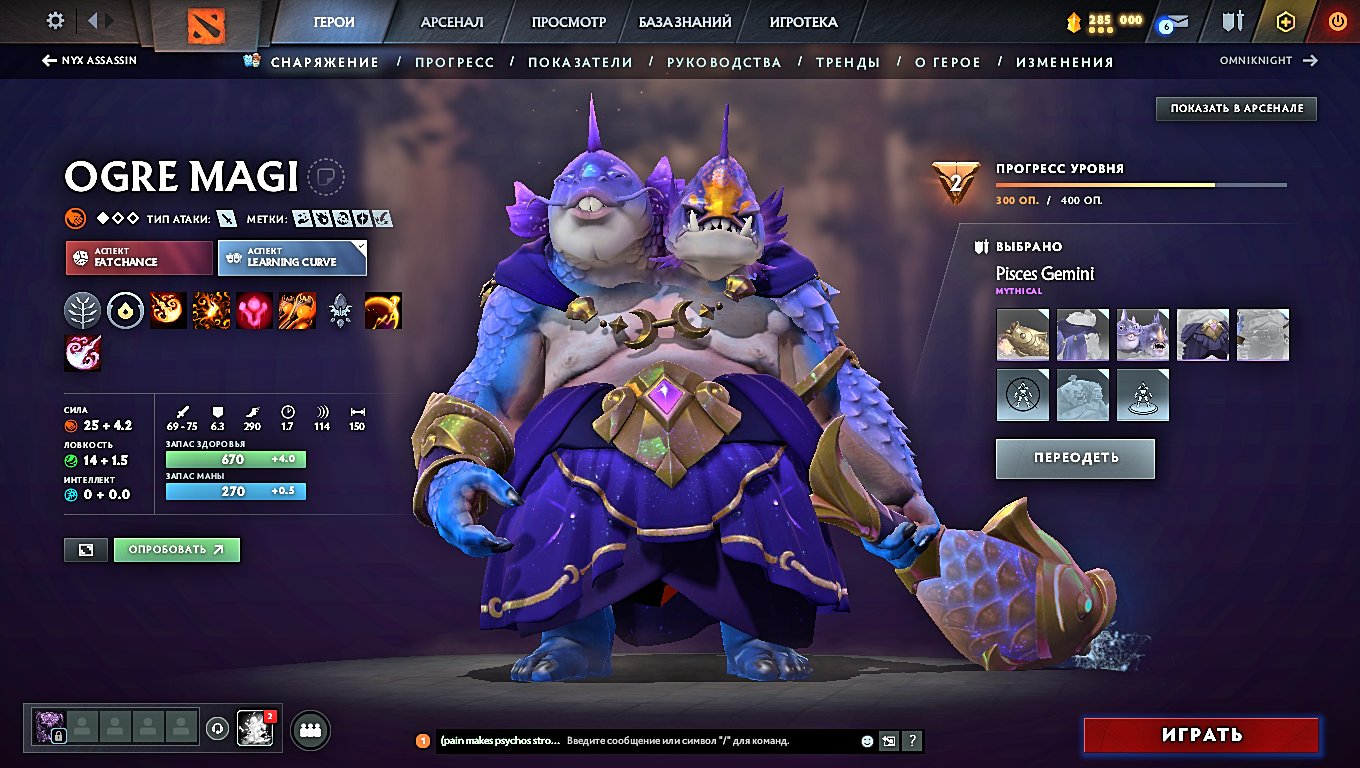
Task: Open the Ogre Magi talent tree icon
Action: 82,310
